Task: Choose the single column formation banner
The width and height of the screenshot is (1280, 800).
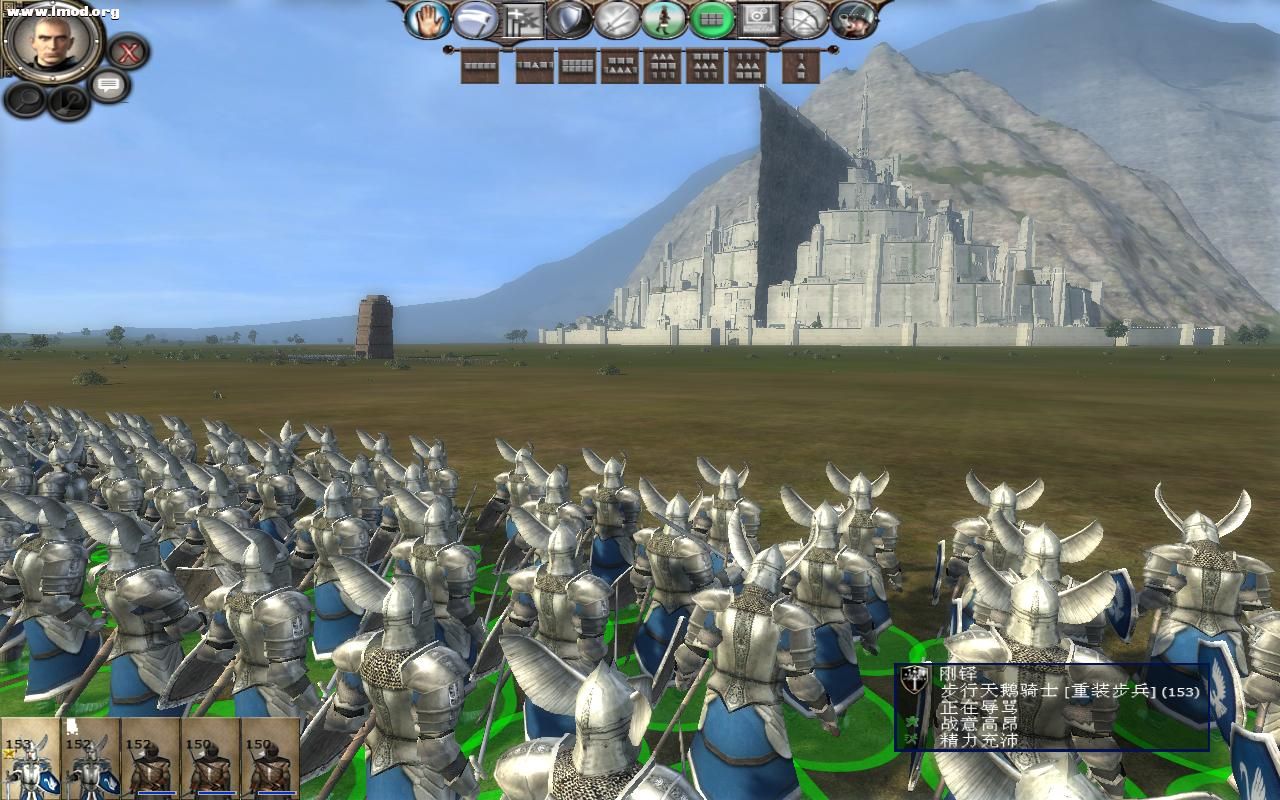Action: click(x=800, y=67)
